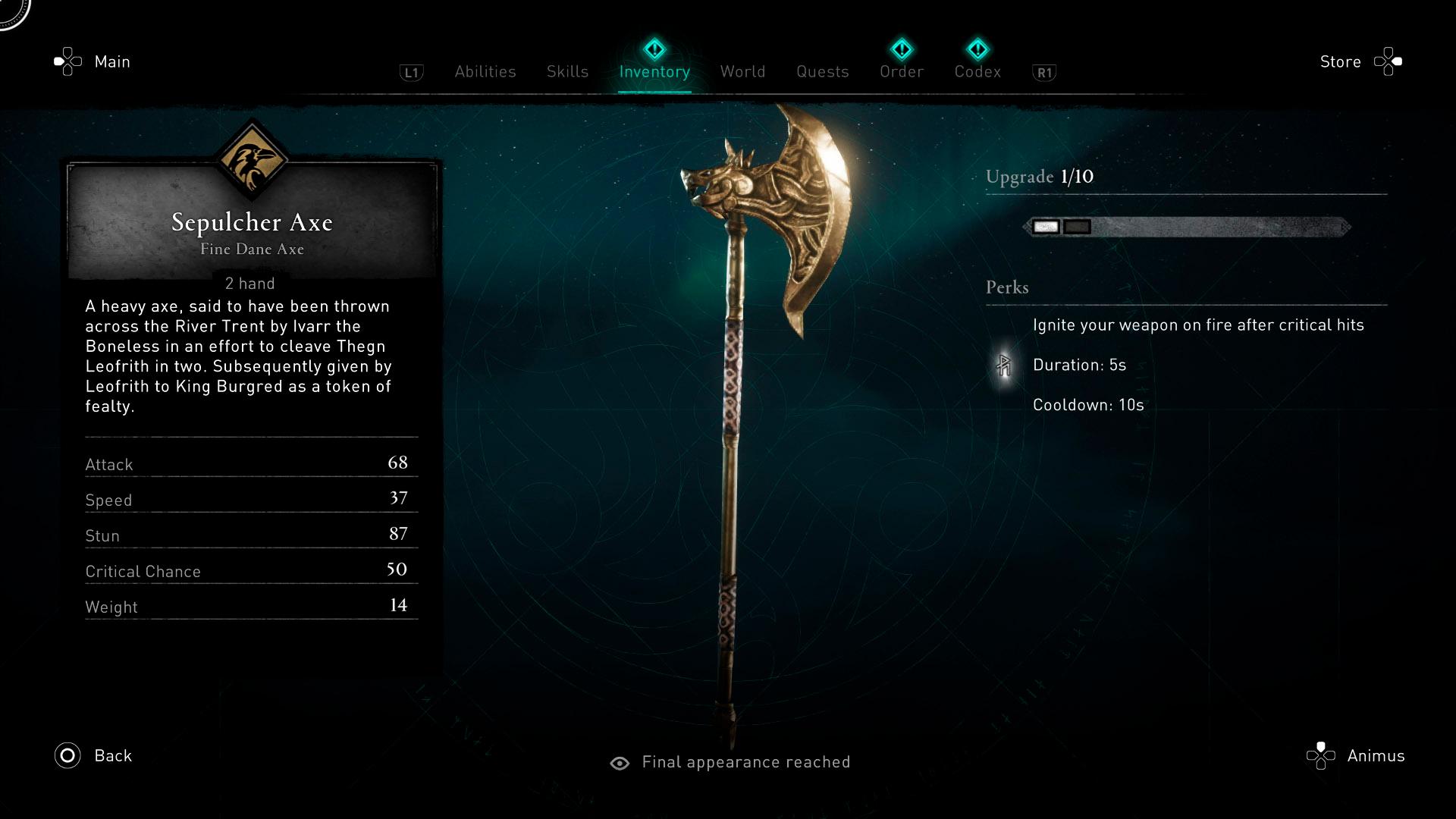Click the upgrade level progress bar
Image resolution: width=1456 pixels, height=819 pixels.
tap(1187, 227)
